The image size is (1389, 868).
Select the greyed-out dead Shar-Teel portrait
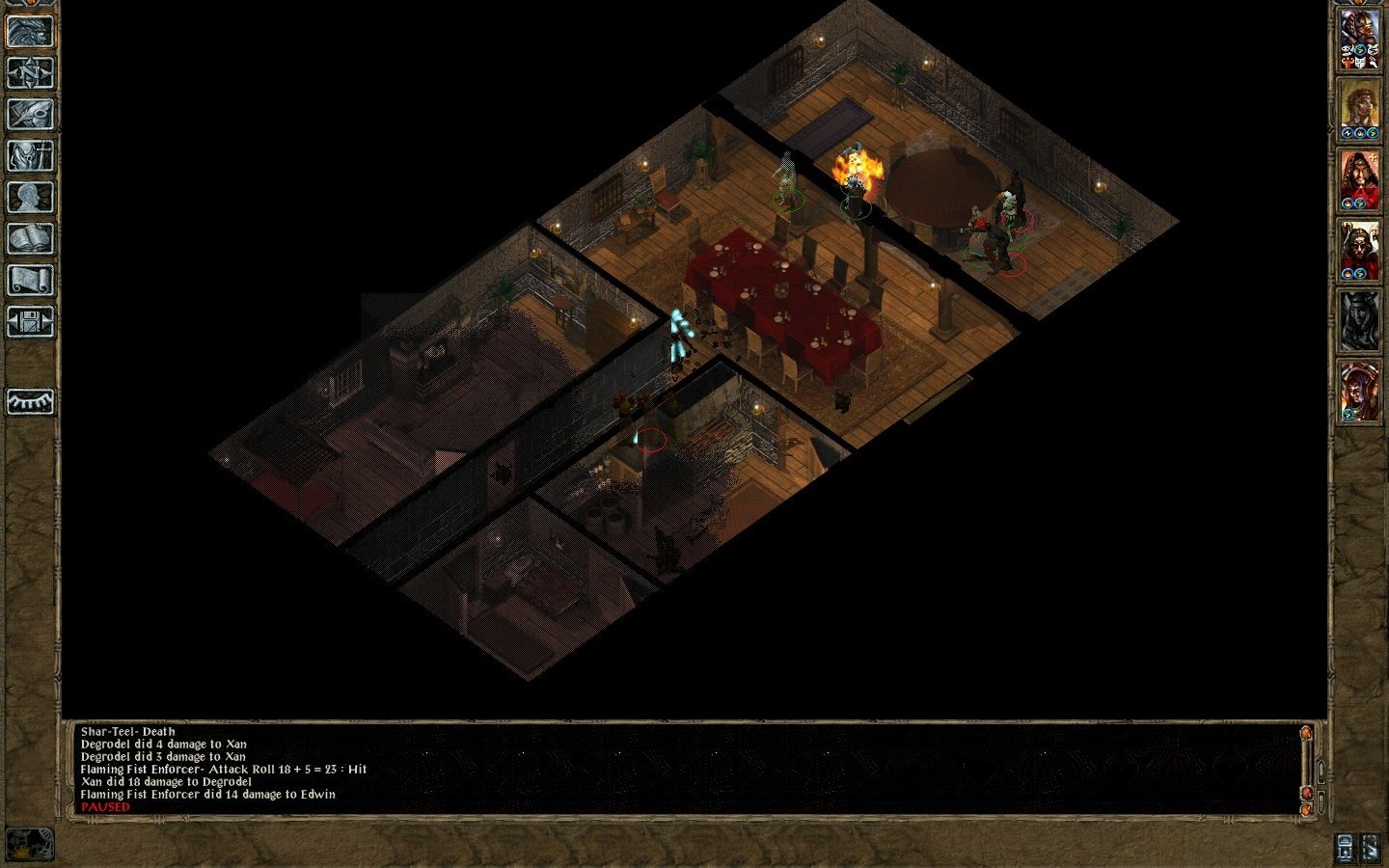click(x=1359, y=322)
